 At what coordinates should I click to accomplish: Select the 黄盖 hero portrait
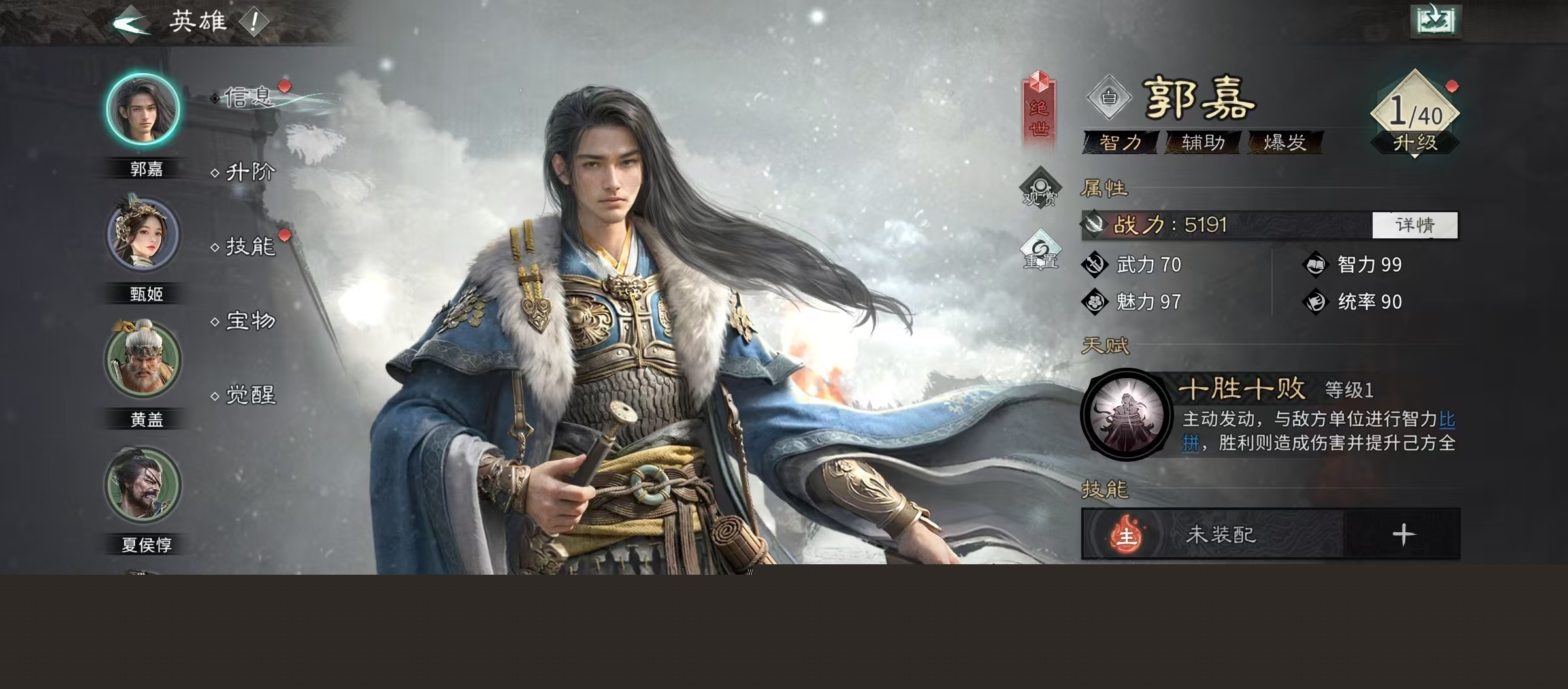click(143, 360)
